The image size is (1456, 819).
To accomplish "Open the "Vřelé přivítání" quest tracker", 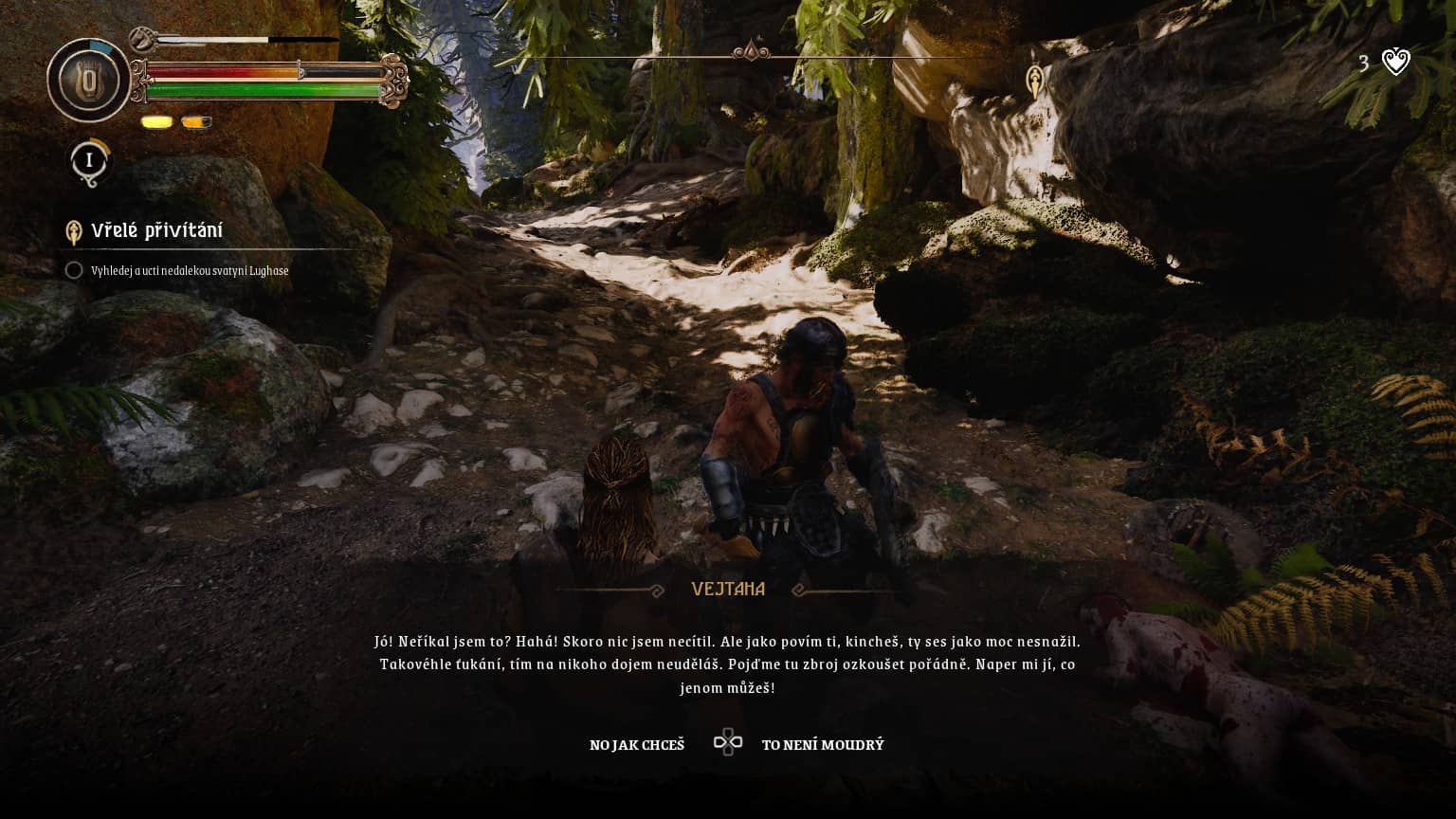I will (156, 230).
